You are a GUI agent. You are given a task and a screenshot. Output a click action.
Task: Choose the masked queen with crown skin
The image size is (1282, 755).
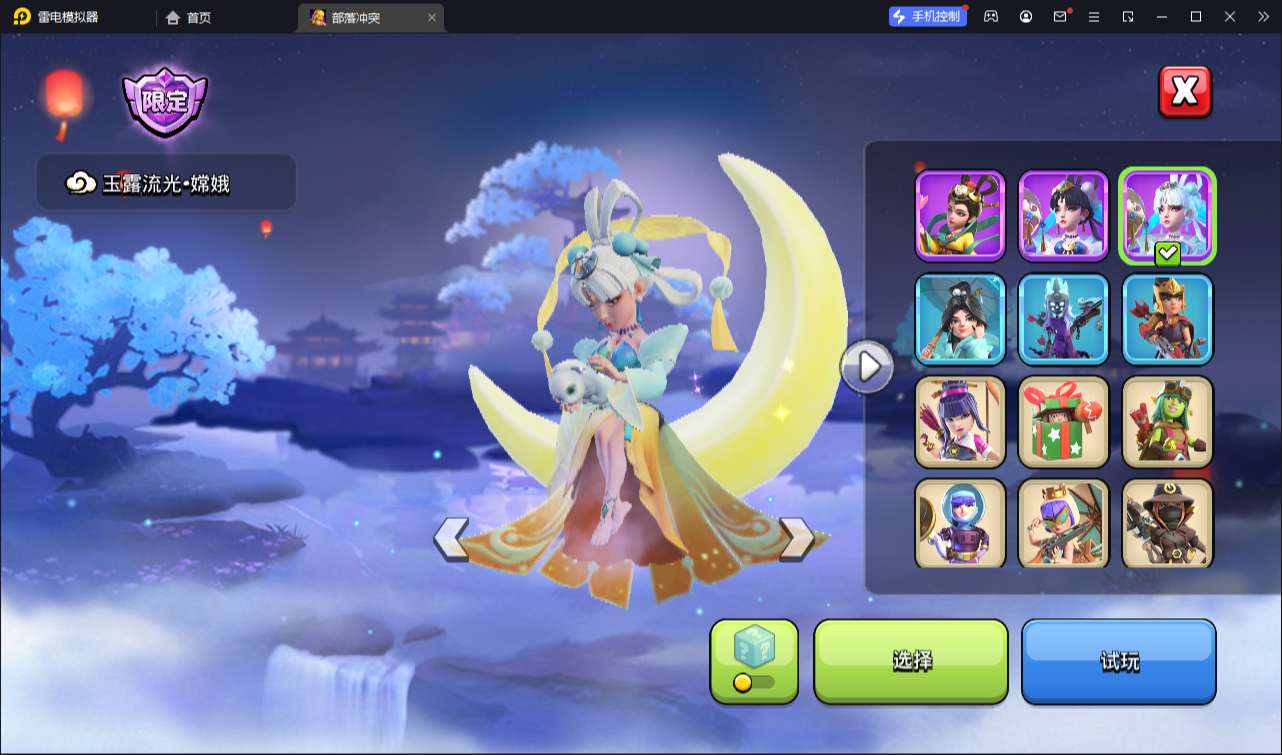tap(1063, 523)
